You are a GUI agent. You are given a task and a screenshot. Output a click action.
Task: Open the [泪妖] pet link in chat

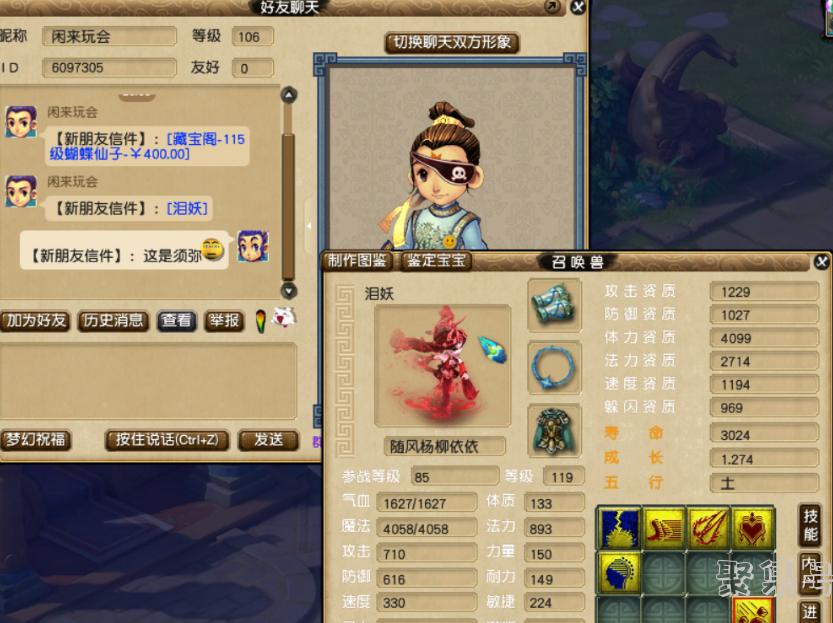[x=188, y=208]
